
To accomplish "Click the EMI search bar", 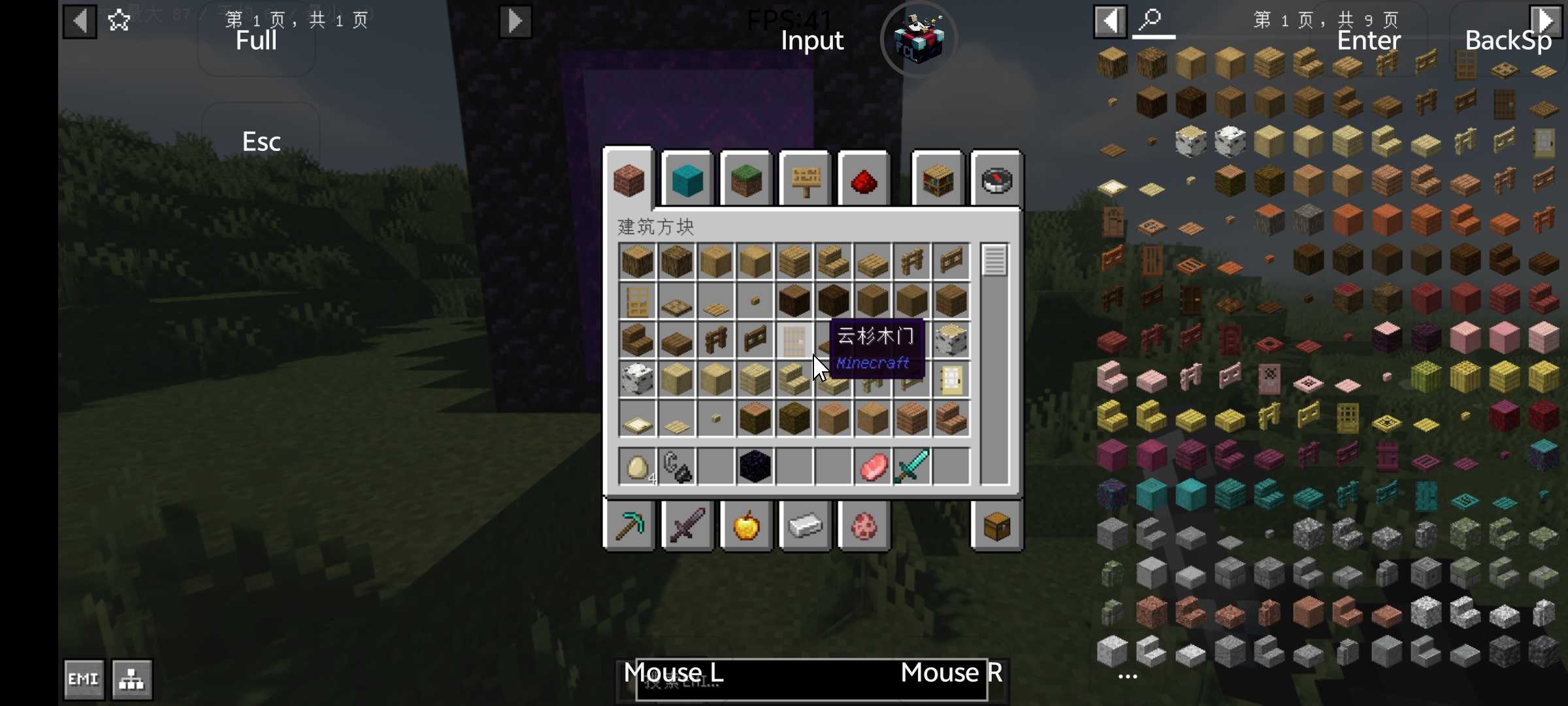I will pos(810,681).
